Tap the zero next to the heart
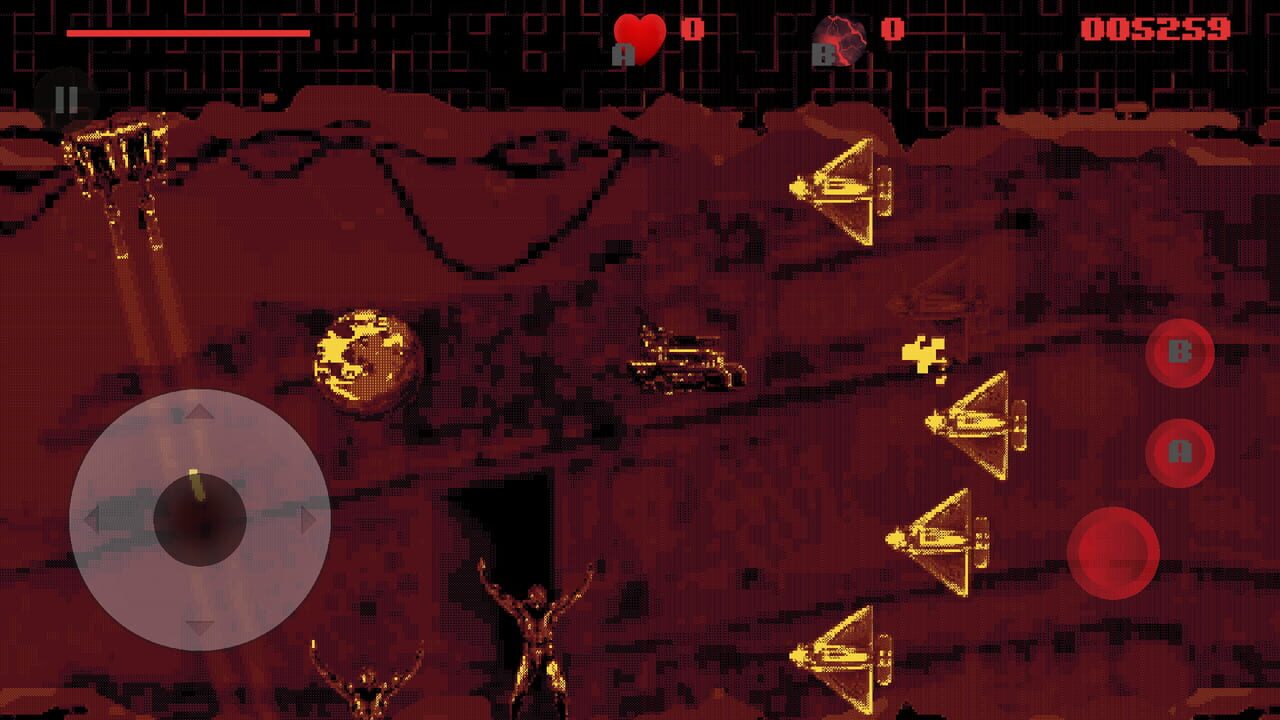This screenshot has height=720, width=1280. click(692, 27)
